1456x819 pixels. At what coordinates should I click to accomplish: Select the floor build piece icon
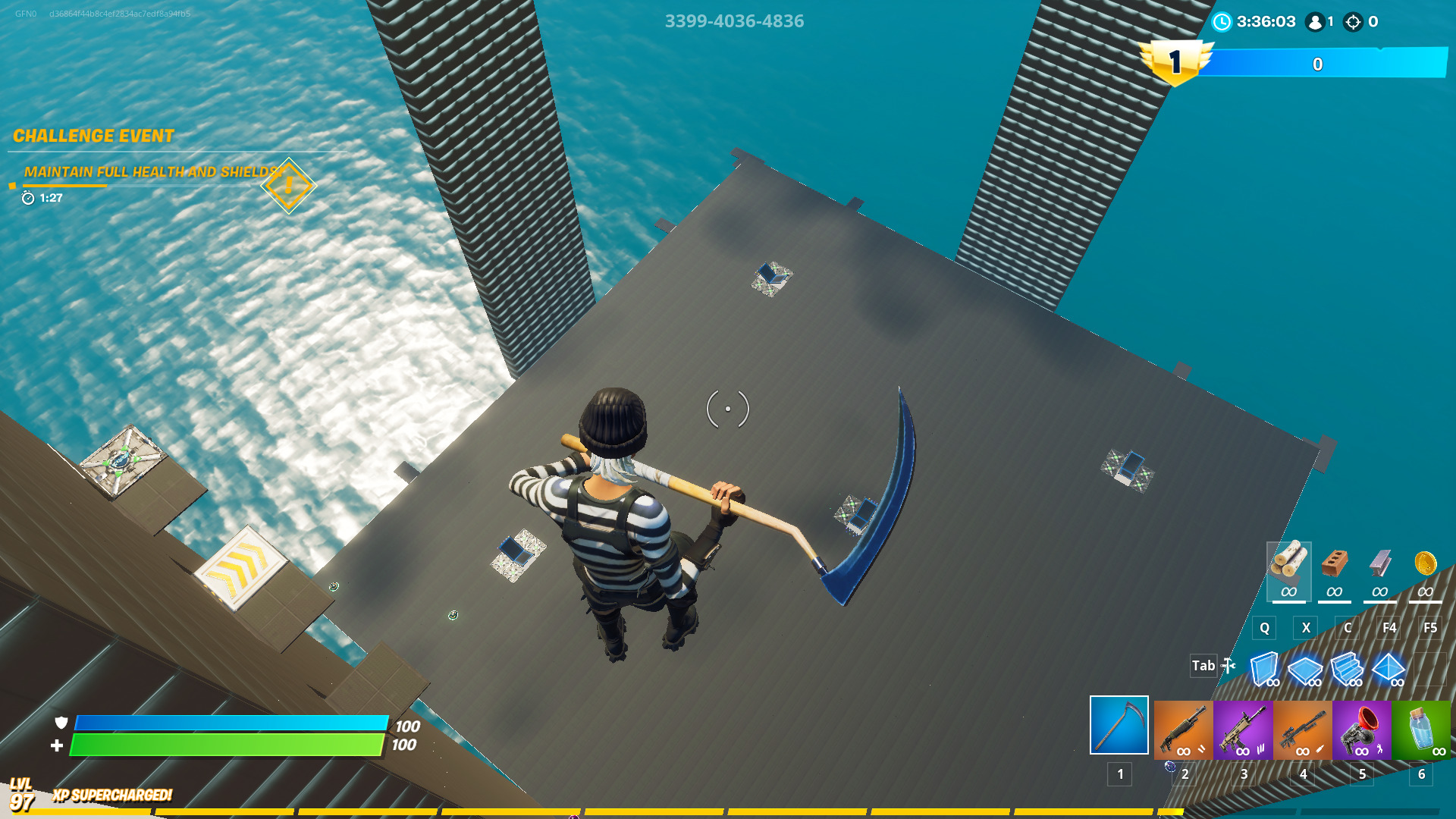tap(1306, 671)
